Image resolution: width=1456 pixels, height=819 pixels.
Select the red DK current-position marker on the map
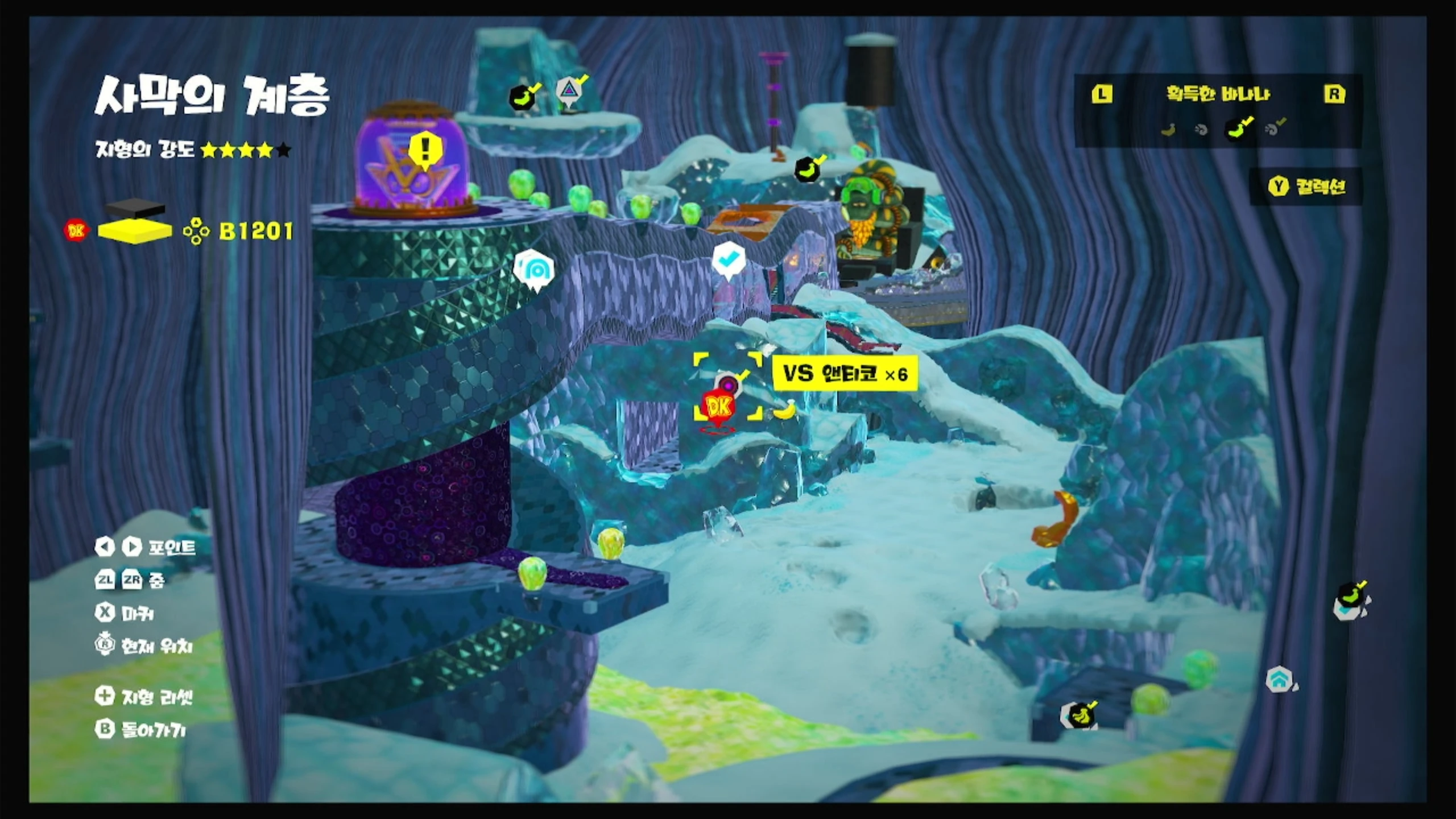(x=718, y=407)
